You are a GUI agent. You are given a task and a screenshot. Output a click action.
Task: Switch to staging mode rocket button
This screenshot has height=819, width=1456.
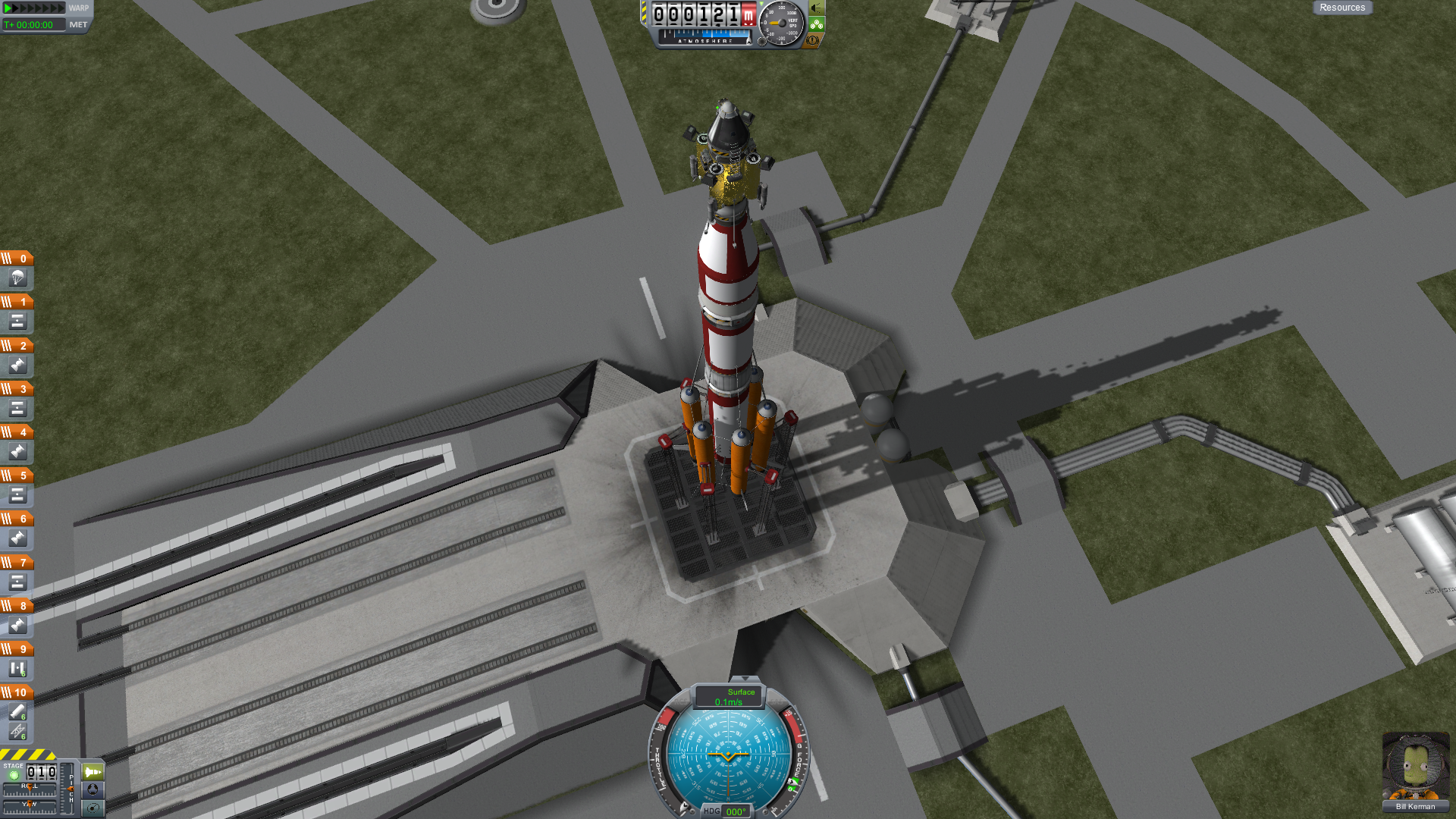pos(93,772)
